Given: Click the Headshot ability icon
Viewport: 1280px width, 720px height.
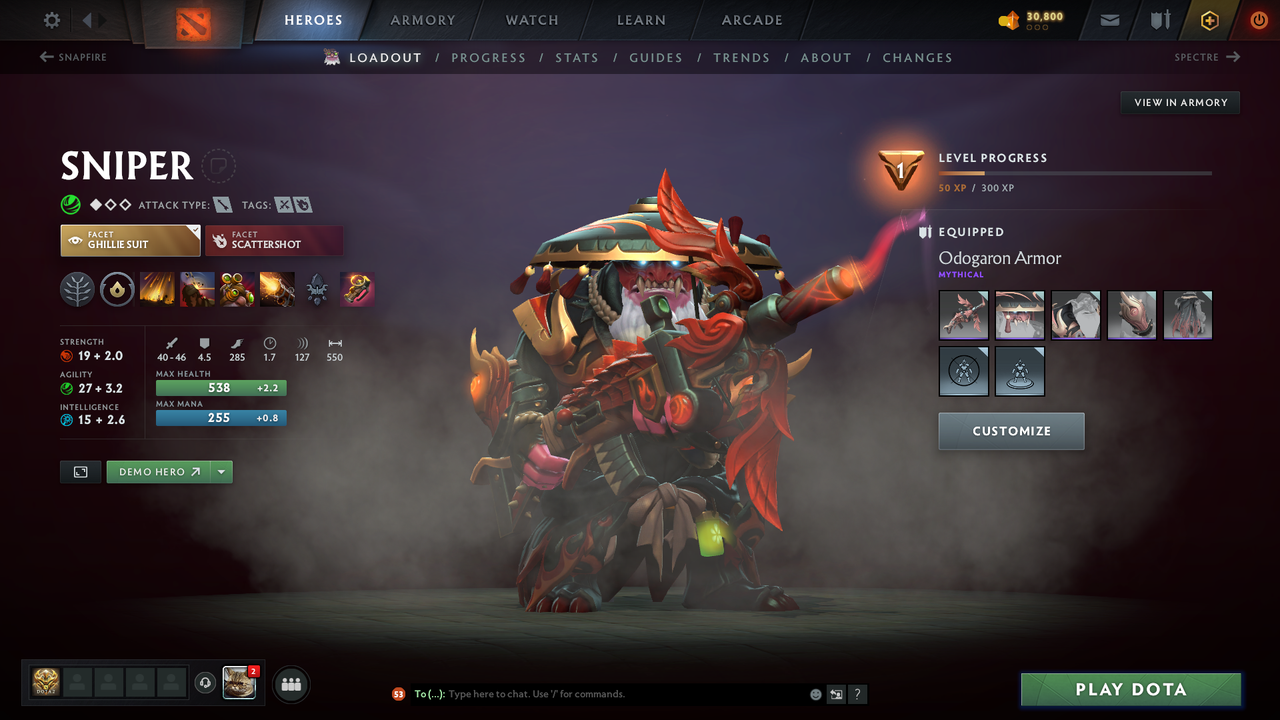Looking at the screenshot, I should (x=197, y=289).
